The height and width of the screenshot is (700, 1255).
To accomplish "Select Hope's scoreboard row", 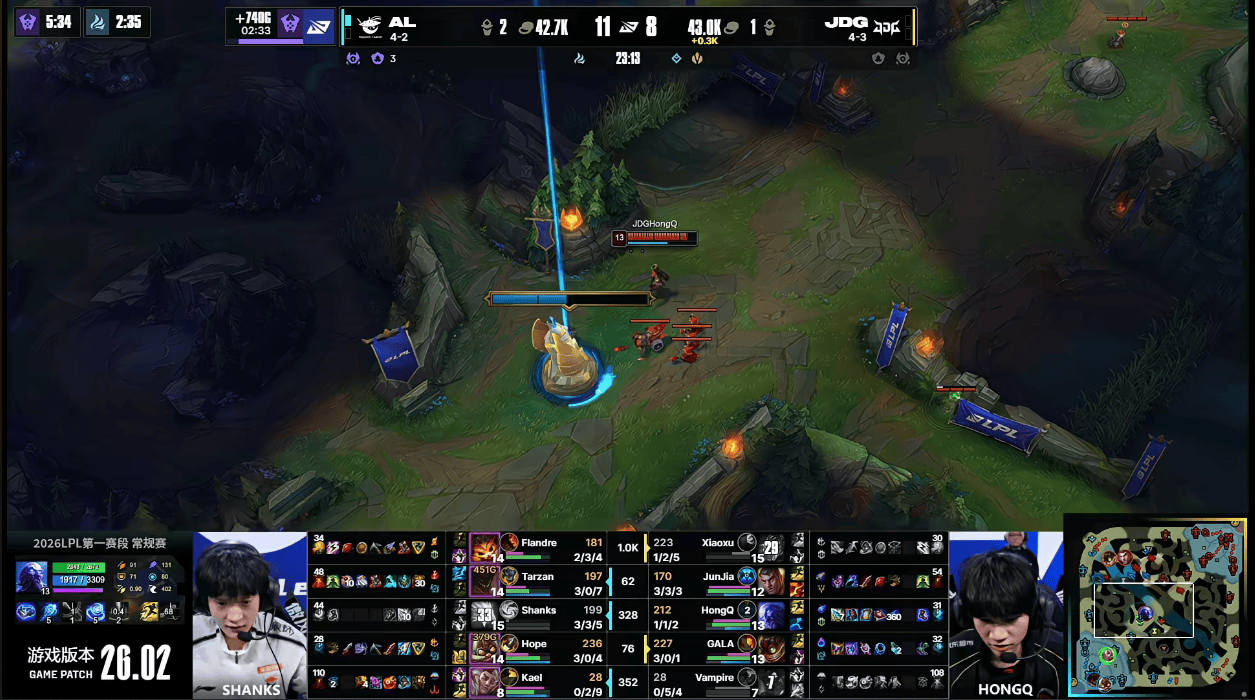I will 540,648.
